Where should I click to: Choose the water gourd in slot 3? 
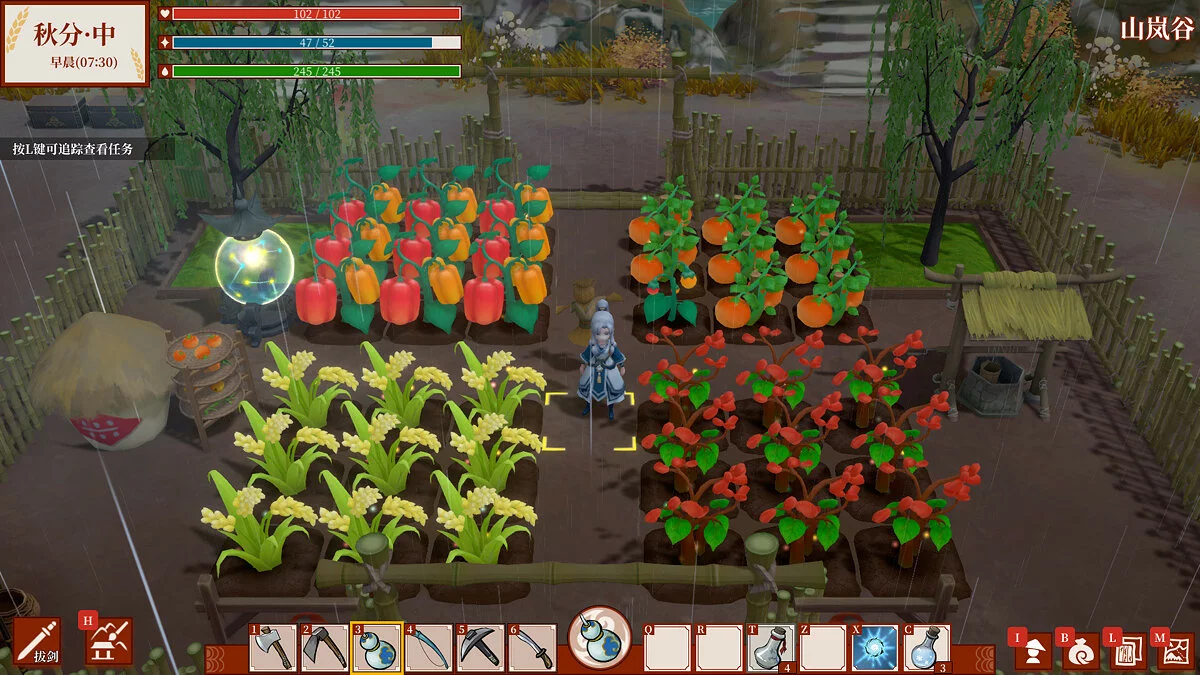click(x=377, y=648)
